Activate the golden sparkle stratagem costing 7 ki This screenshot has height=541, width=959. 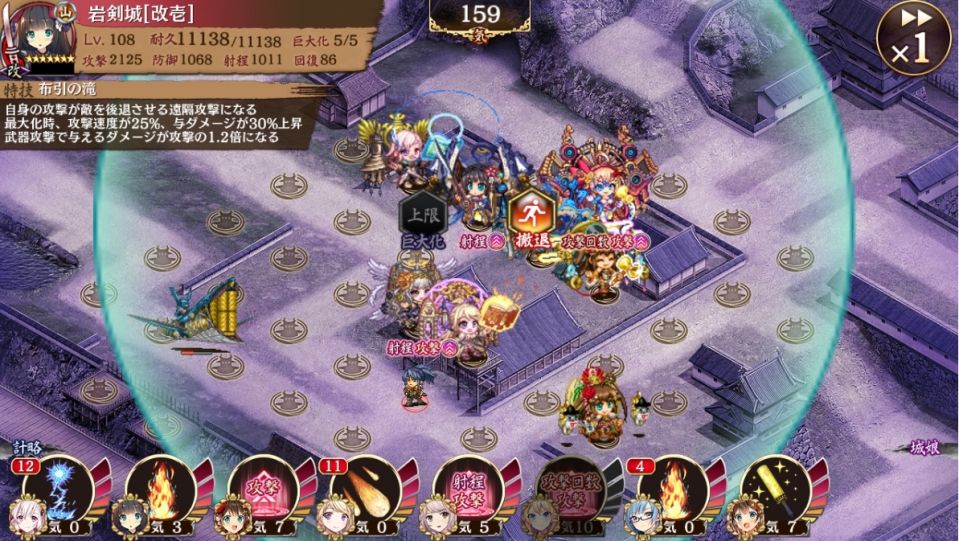coord(776,489)
